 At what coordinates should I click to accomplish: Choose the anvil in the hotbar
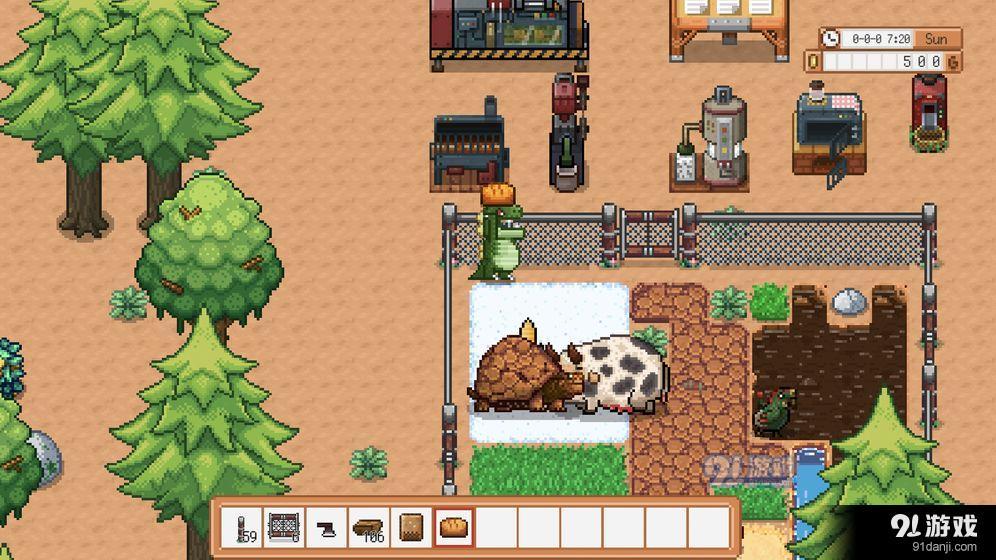tap(327, 528)
